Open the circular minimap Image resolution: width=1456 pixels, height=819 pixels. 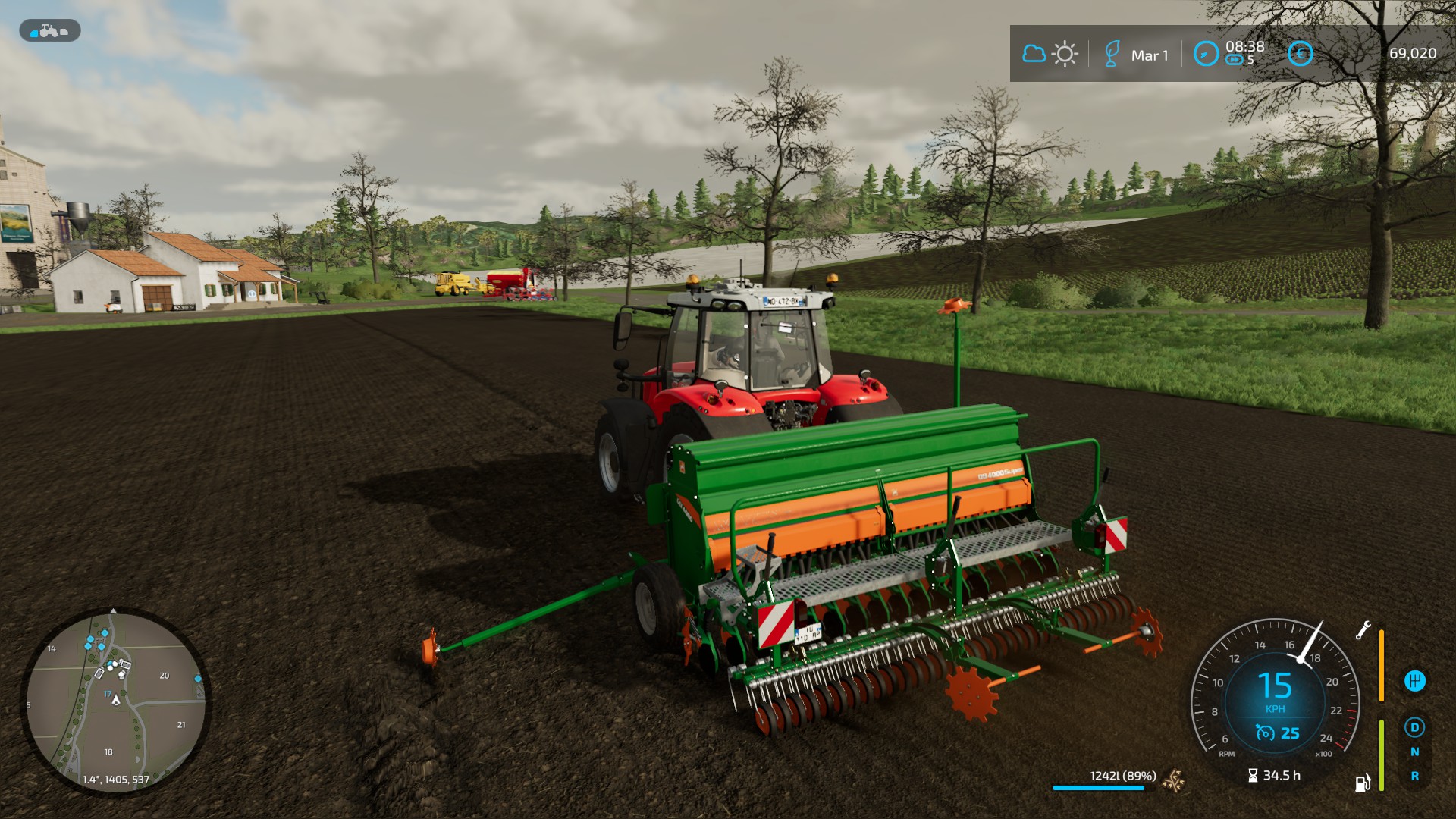pyautogui.click(x=115, y=701)
